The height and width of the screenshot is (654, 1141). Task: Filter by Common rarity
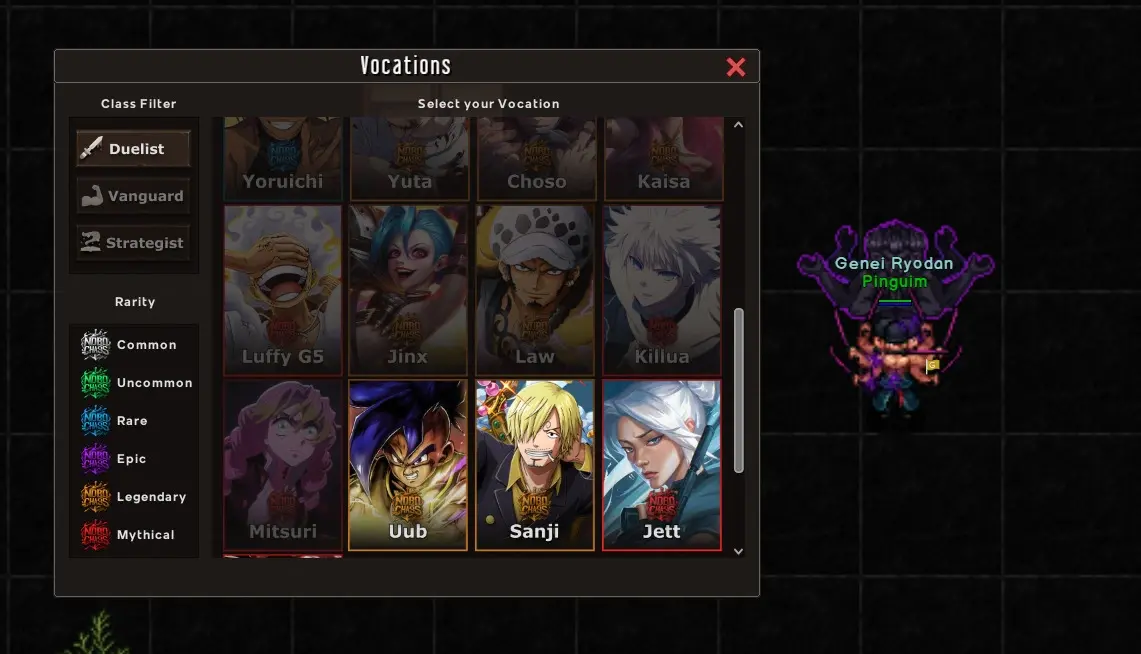click(133, 345)
